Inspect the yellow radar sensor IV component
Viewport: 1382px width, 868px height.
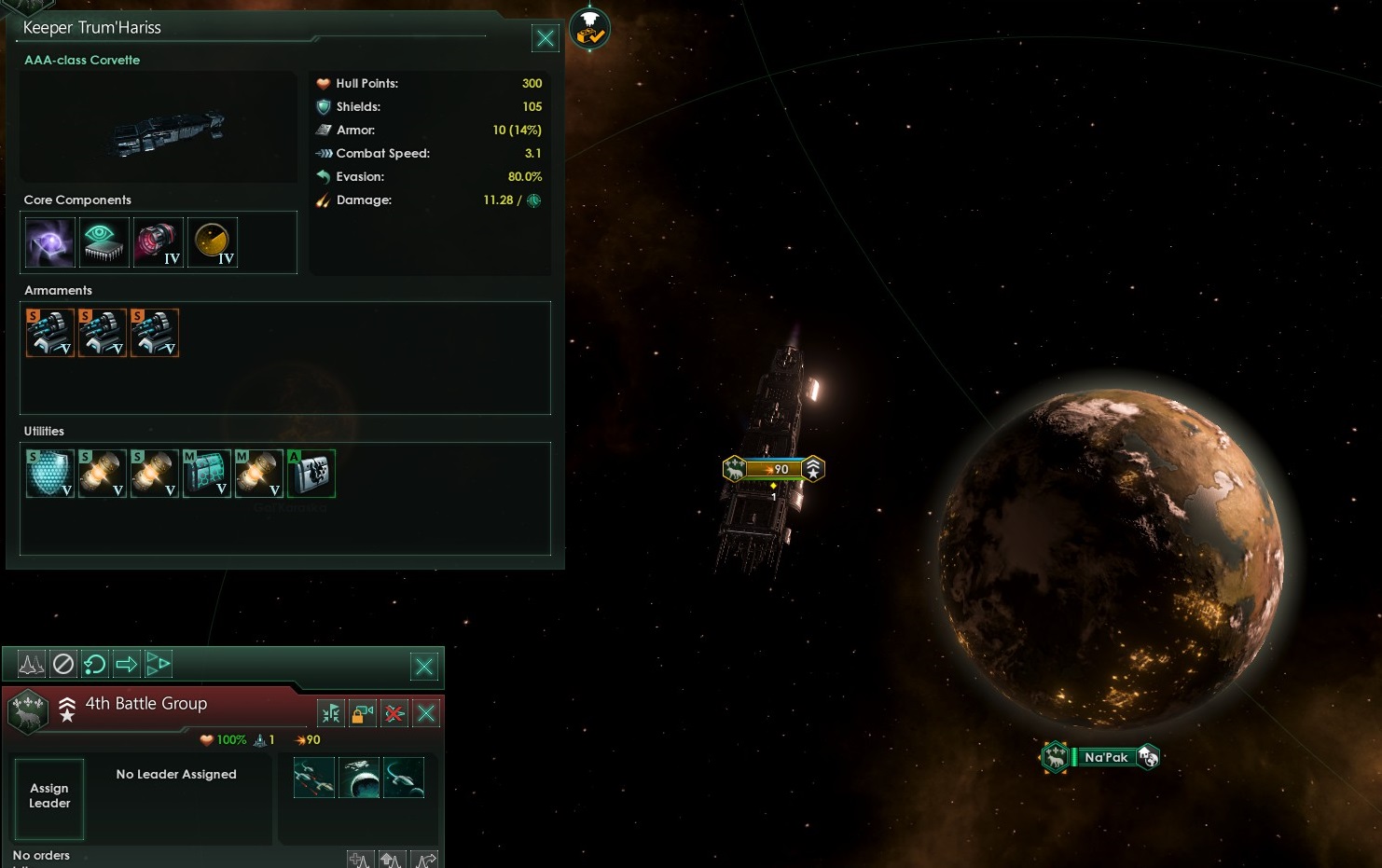point(212,242)
